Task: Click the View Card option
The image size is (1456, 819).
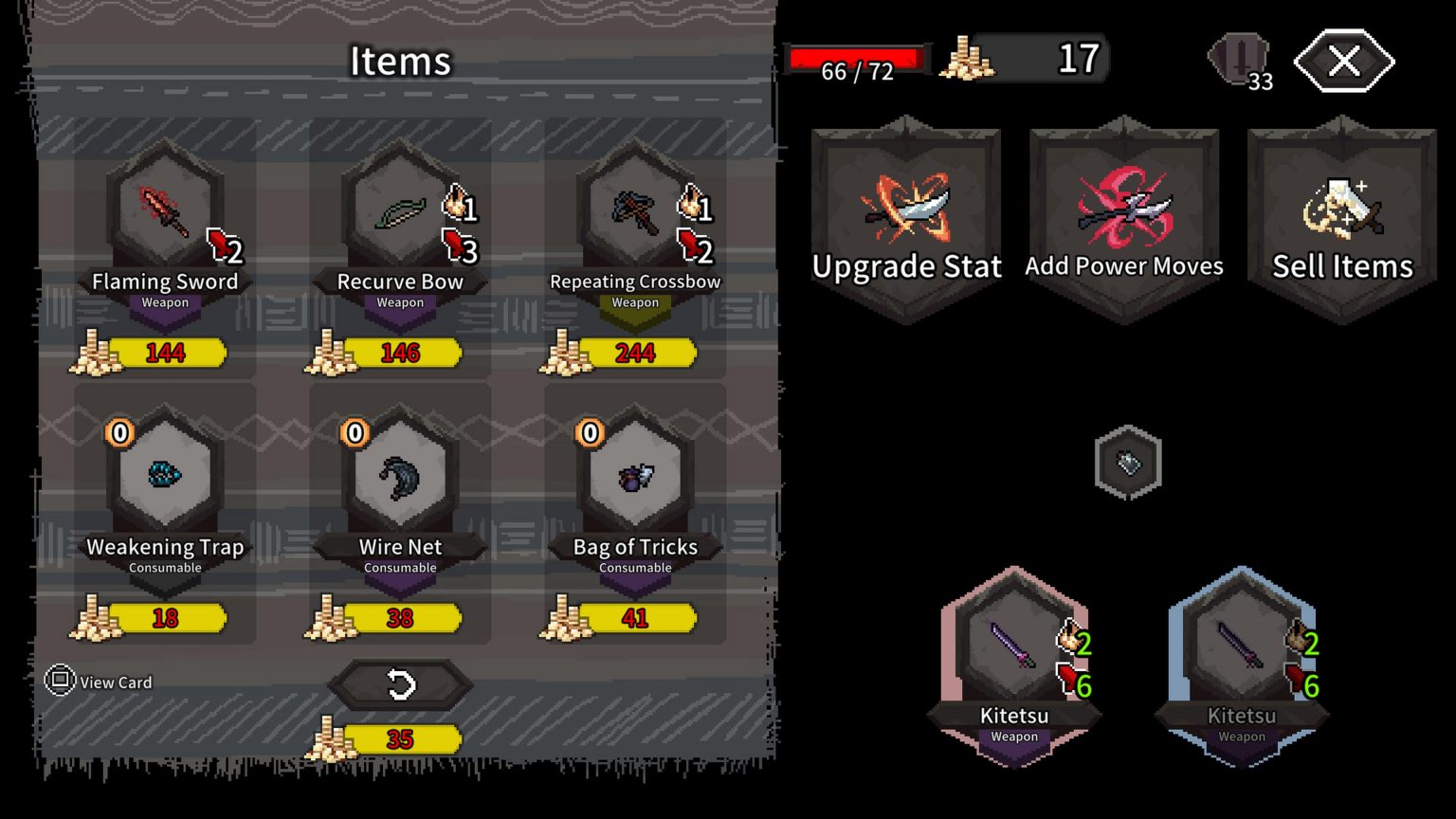Action: click(x=102, y=682)
